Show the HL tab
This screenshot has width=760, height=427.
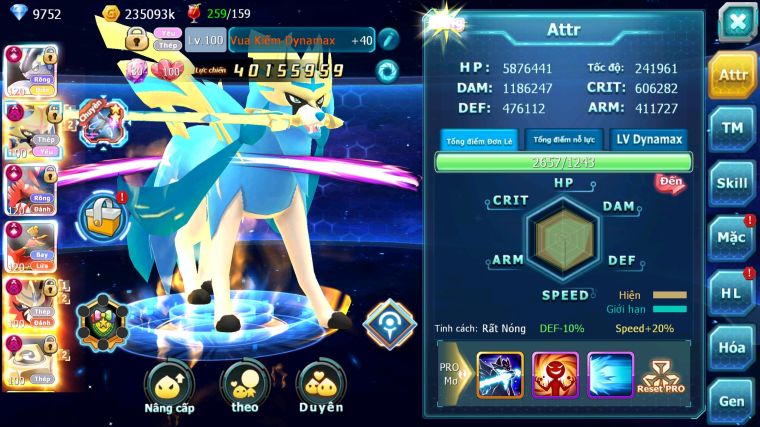coord(732,293)
